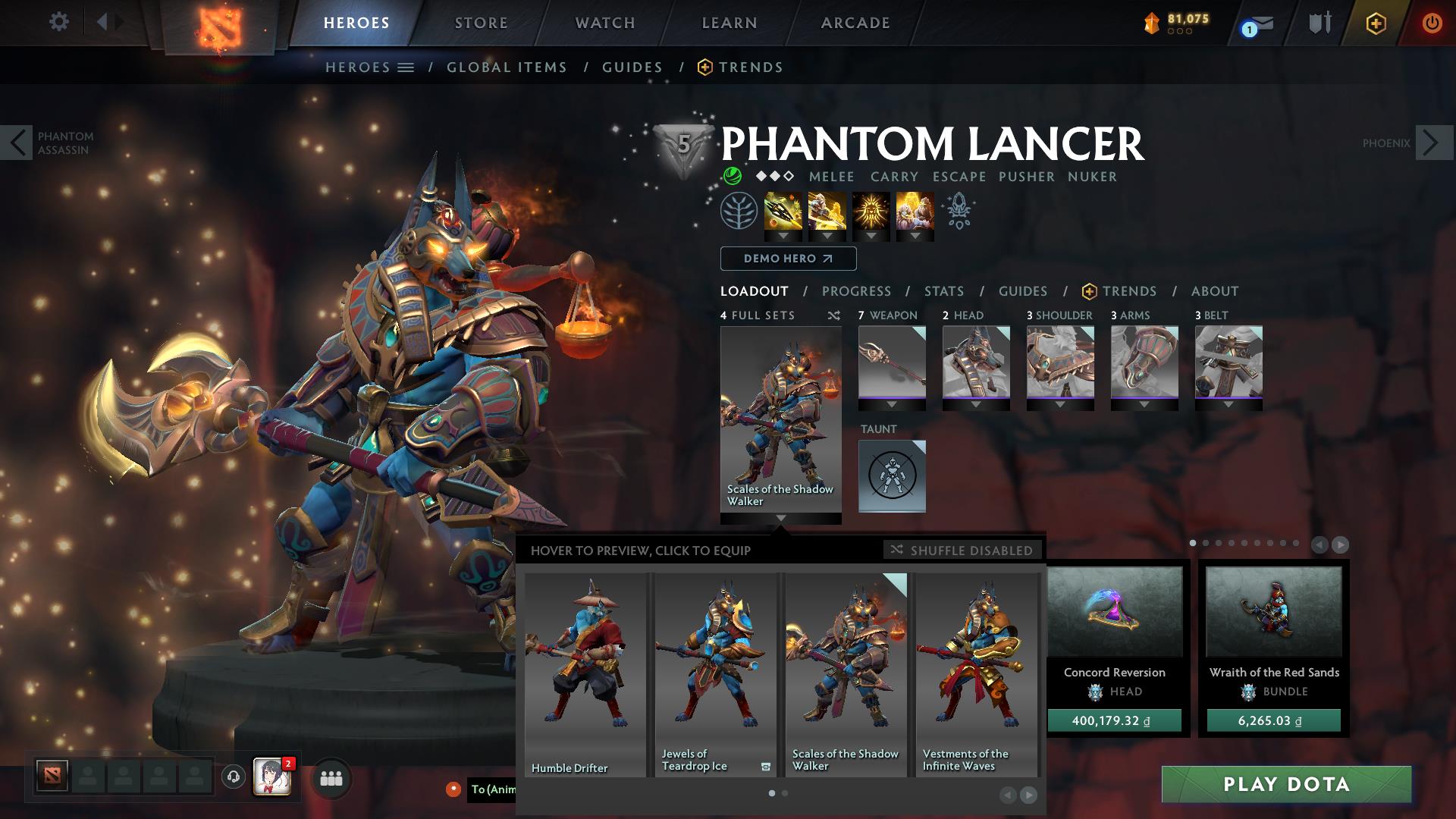Click the facet icon right of the ability row
The width and height of the screenshot is (1456, 819).
tap(957, 213)
